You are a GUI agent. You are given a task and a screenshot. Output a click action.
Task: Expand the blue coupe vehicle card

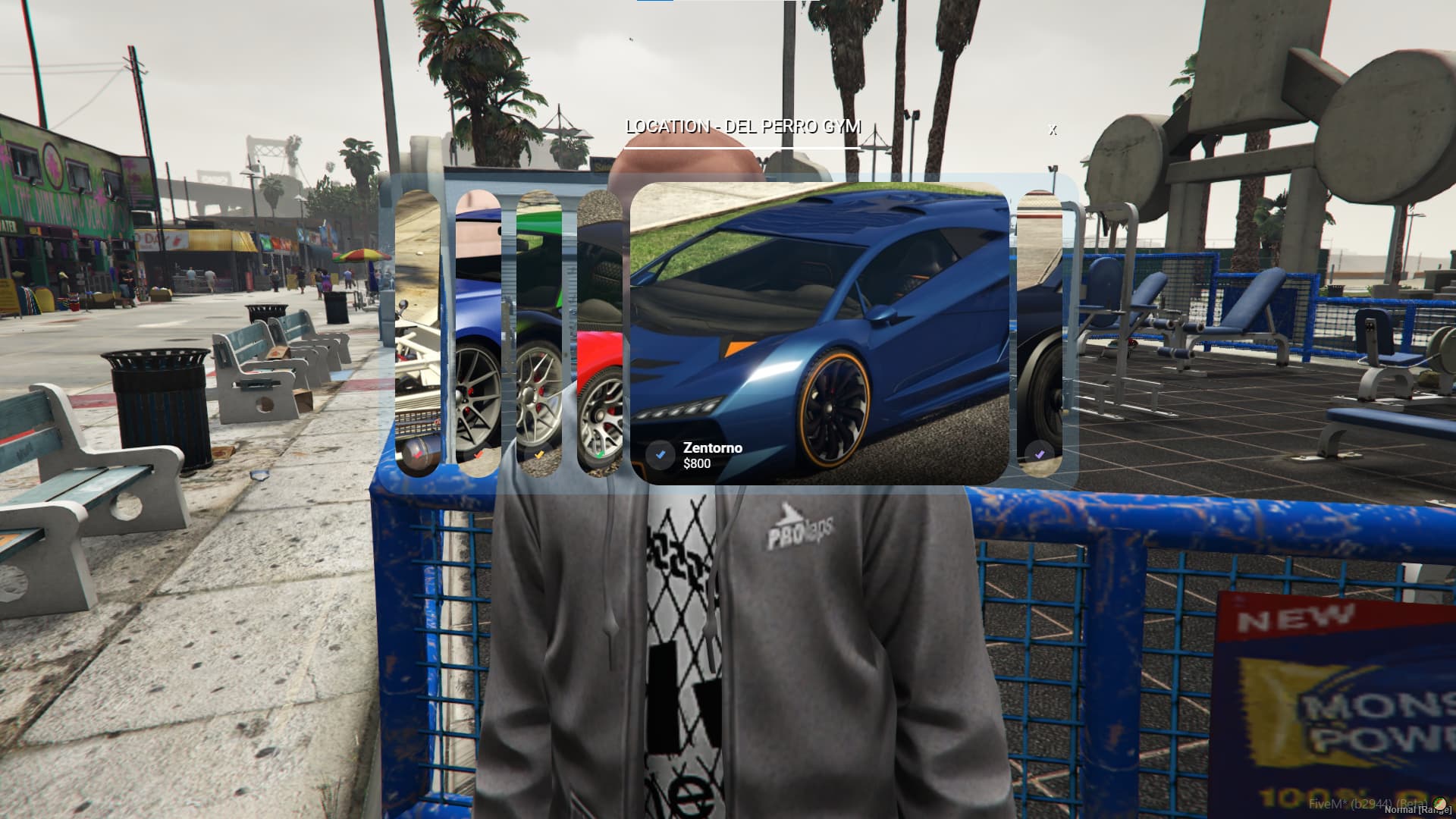pos(478,326)
